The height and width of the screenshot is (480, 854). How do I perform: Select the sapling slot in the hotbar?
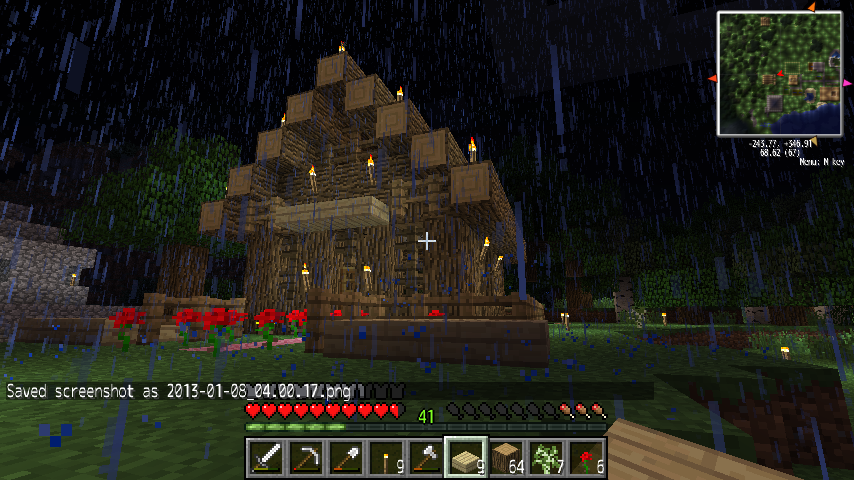(545, 458)
